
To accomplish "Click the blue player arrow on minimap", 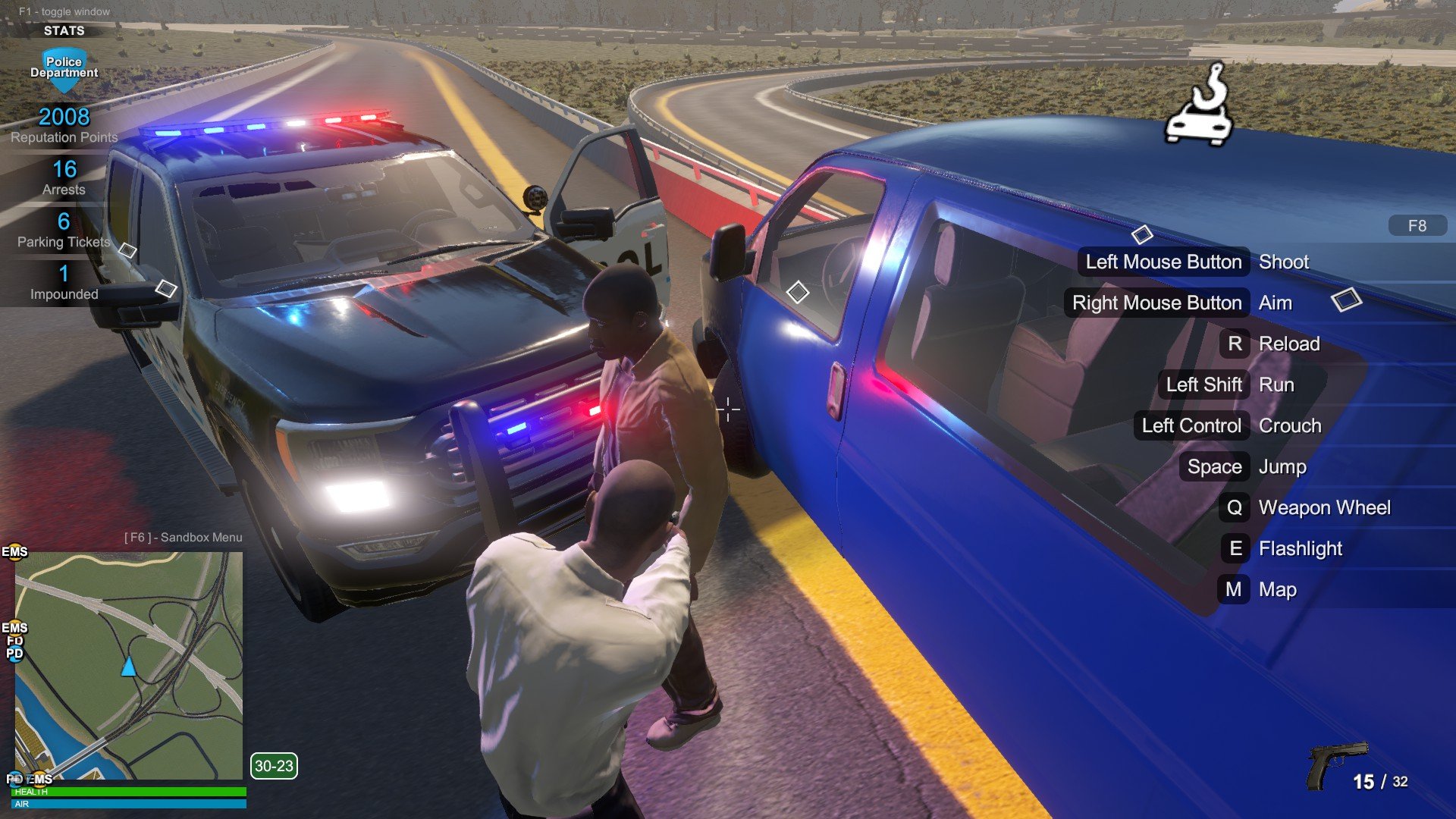I will 129,667.
